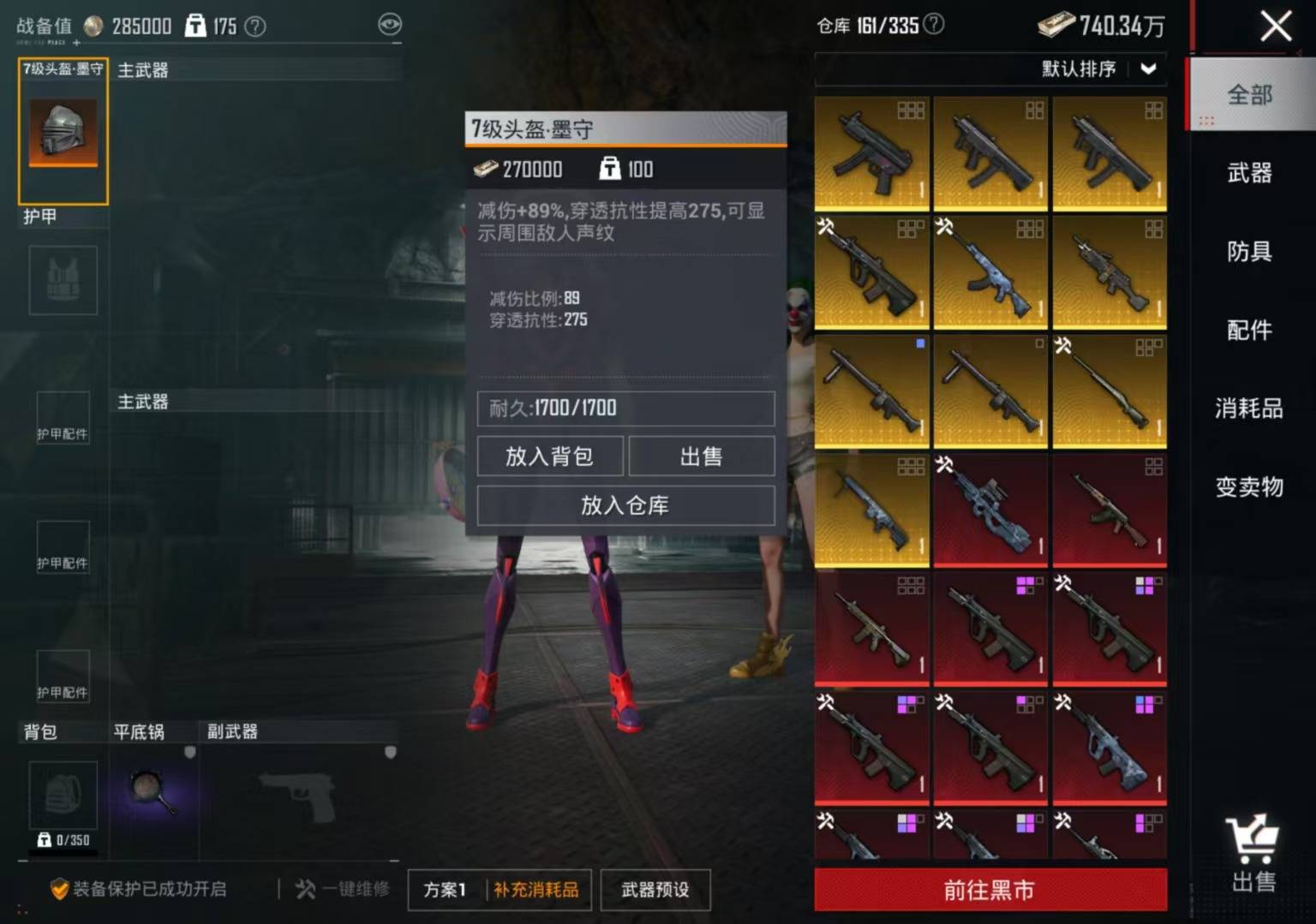1316x924 pixels.
Task: Click 放入仓库 to store the helmet
Action: coord(625,505)
